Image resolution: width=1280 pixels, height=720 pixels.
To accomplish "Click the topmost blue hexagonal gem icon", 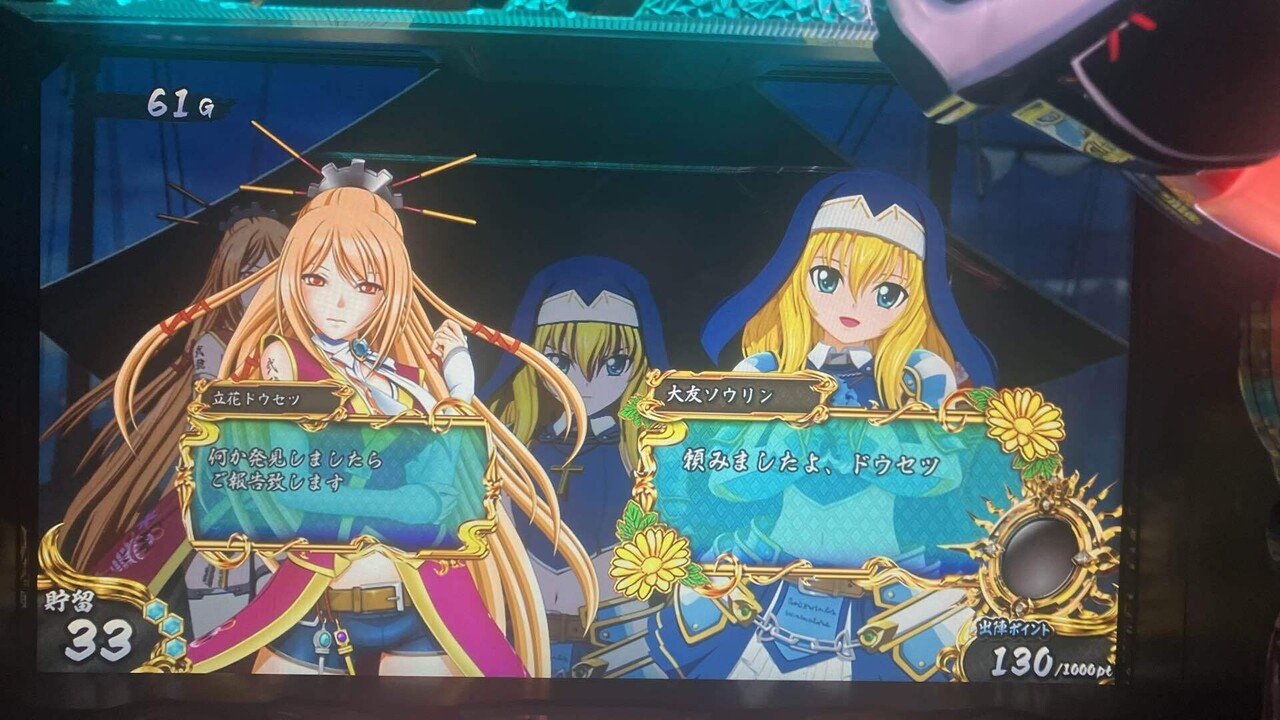I will pos(155,610).
